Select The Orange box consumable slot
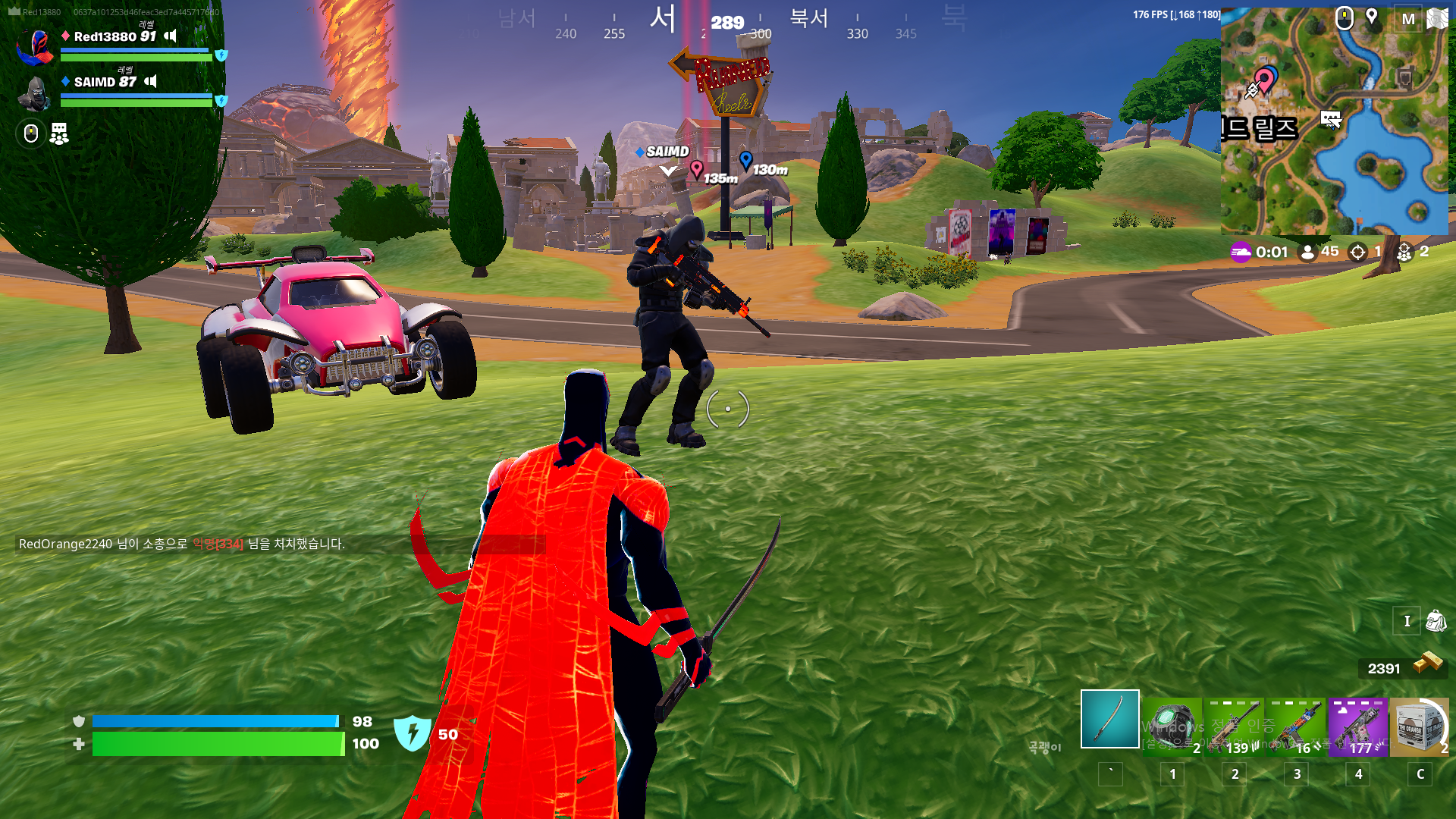The image size is (1456, 819). click(x=1419, y=726)
